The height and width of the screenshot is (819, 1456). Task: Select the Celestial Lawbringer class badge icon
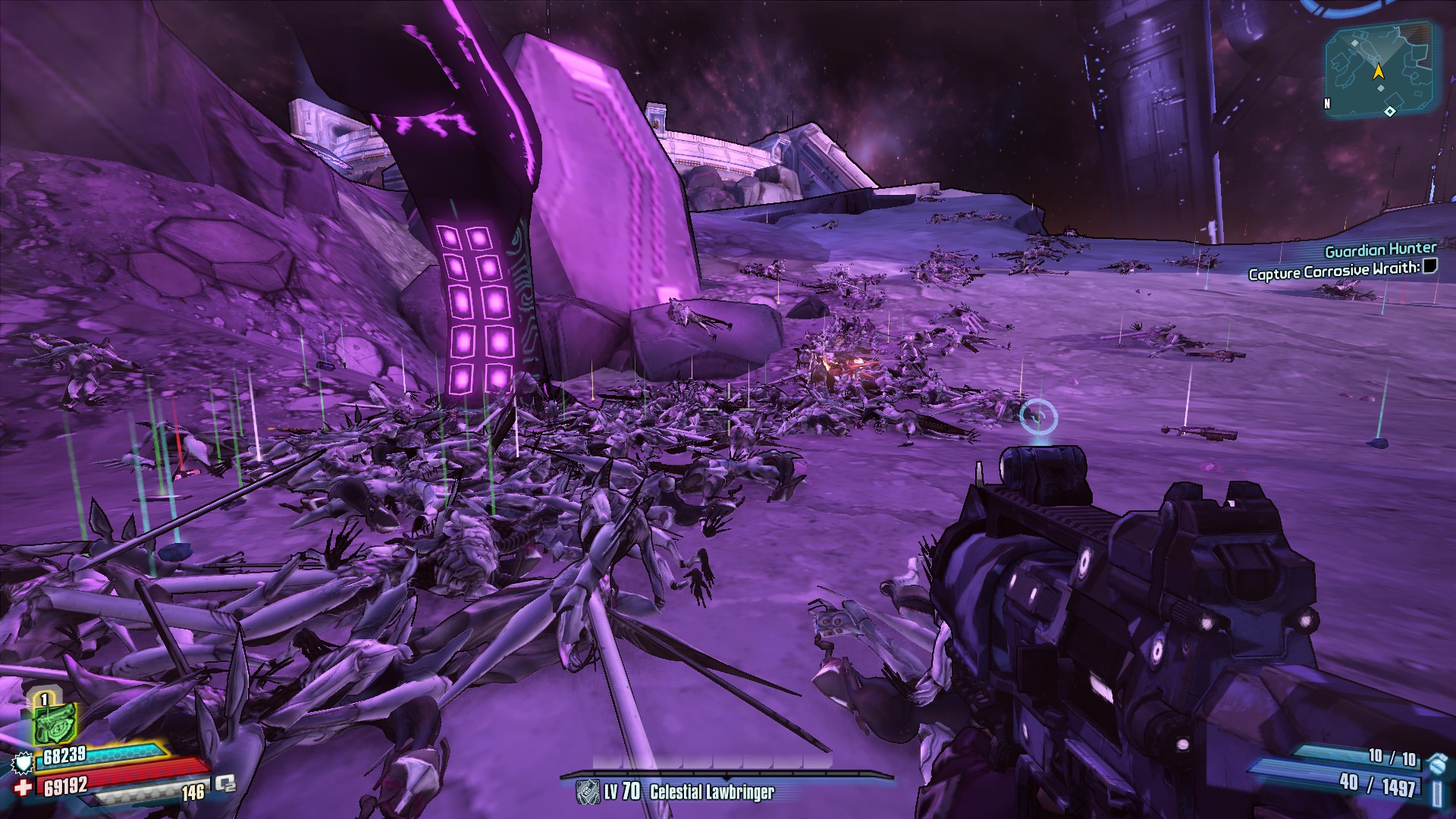pos(588,792)
